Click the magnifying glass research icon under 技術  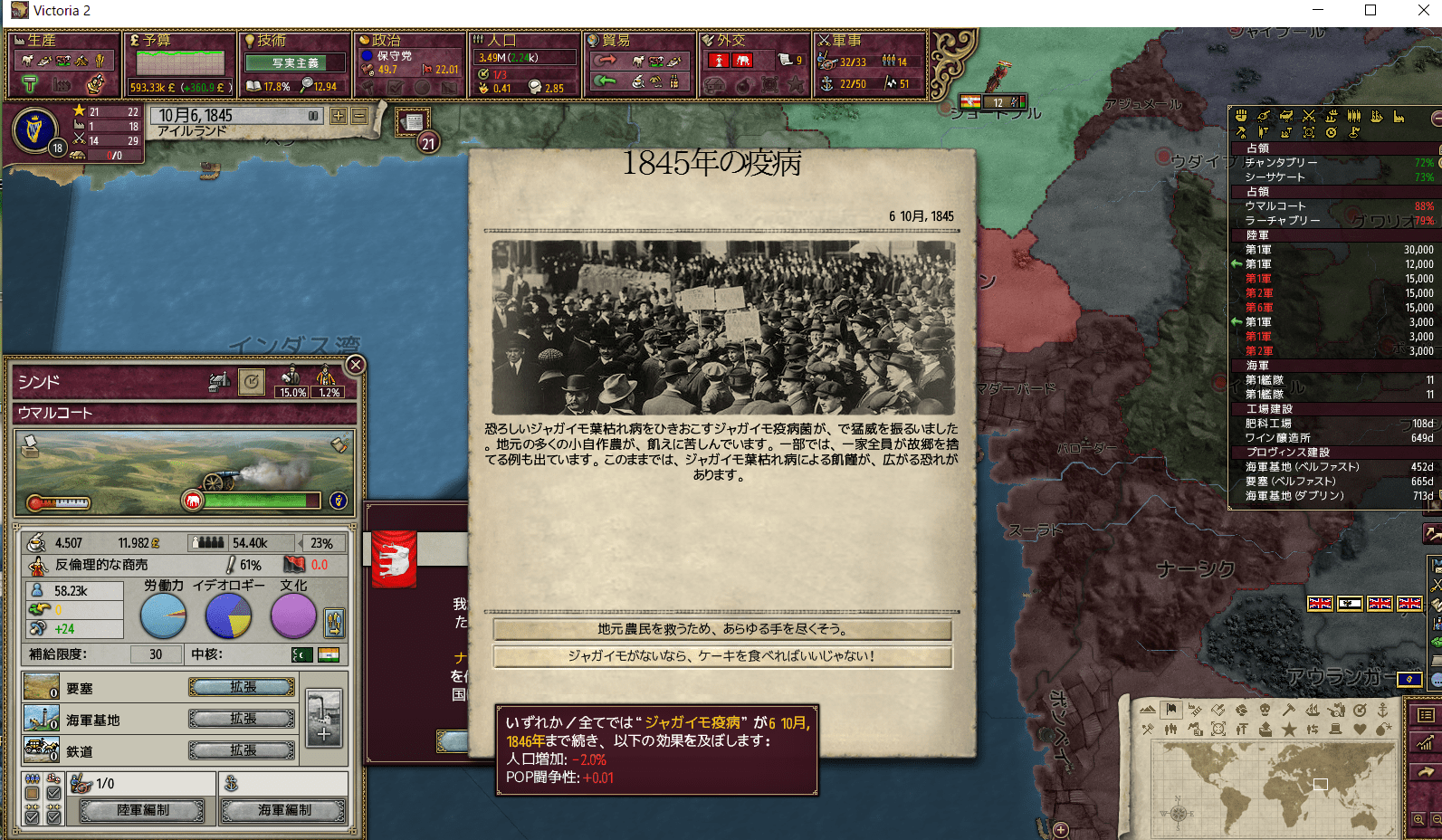310,85
